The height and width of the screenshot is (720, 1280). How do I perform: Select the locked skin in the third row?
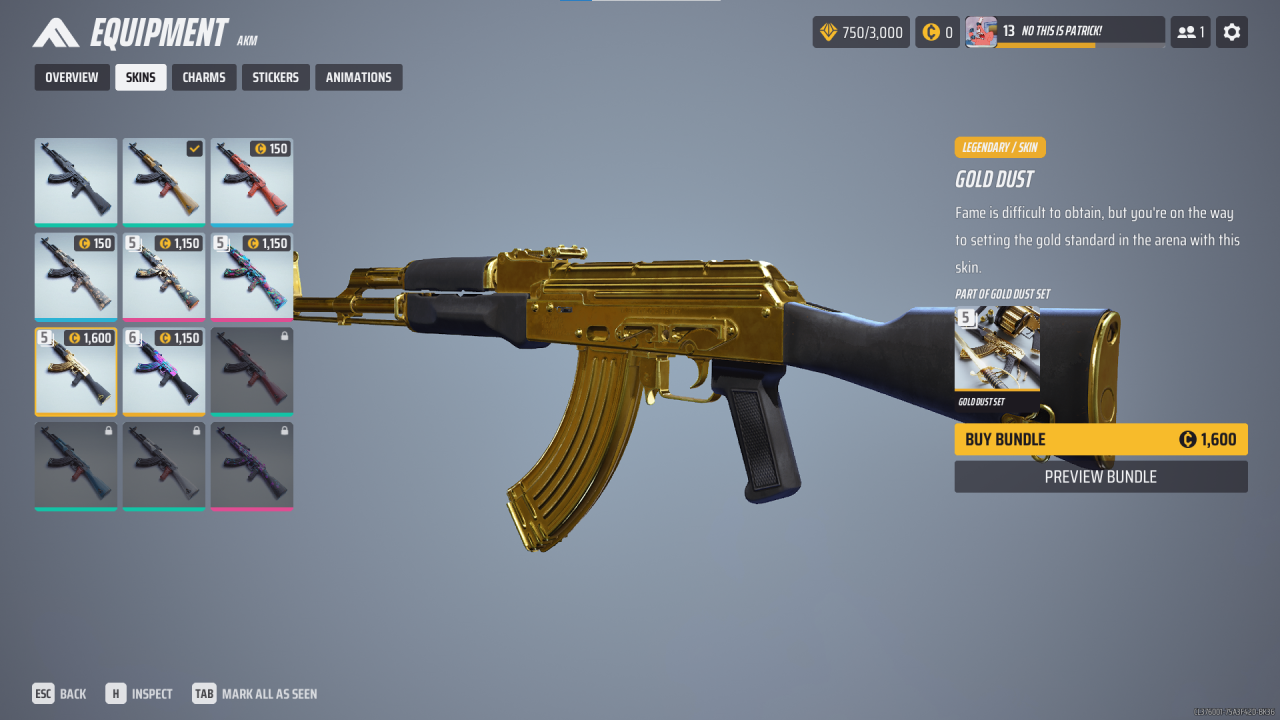(x=251, y=370)
